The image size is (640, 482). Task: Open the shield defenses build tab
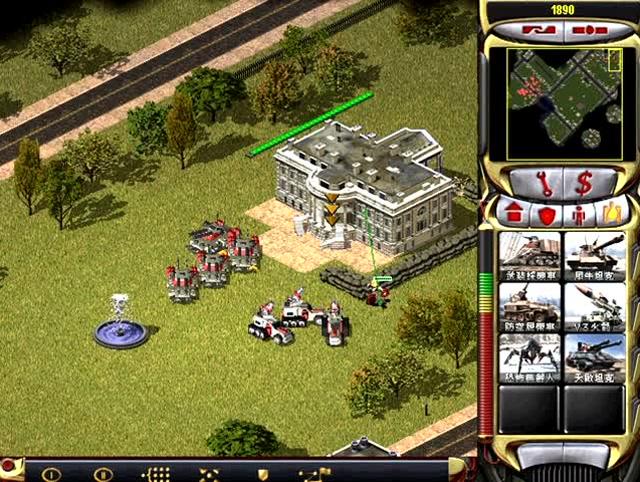(x=546, y=213)
